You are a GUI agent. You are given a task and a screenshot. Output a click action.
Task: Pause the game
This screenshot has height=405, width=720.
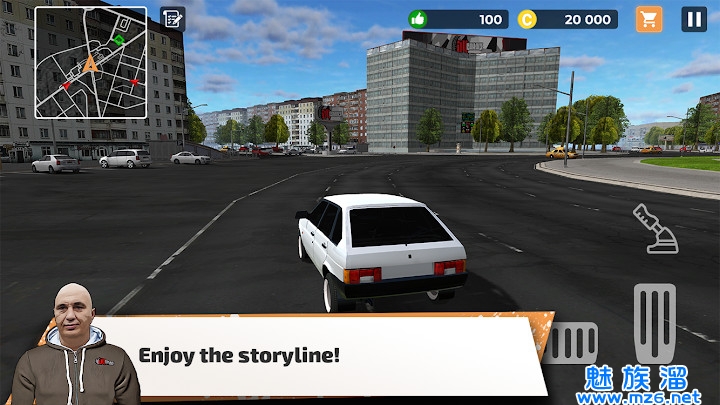694,19
